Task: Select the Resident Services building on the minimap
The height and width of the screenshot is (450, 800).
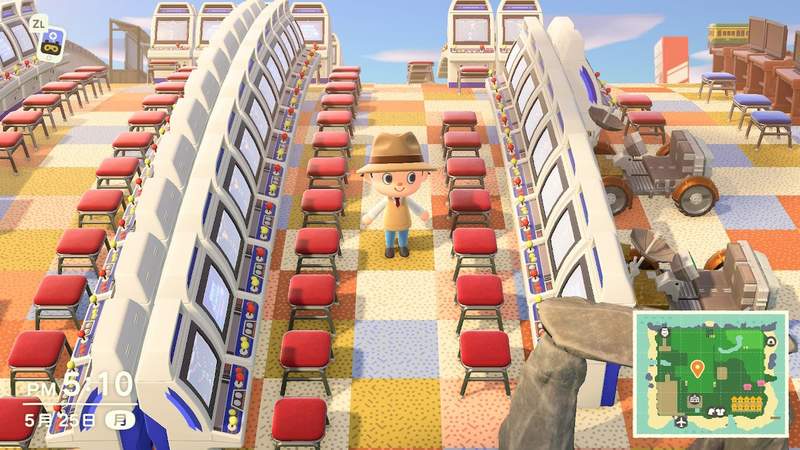Action: (x=694, y=401)
